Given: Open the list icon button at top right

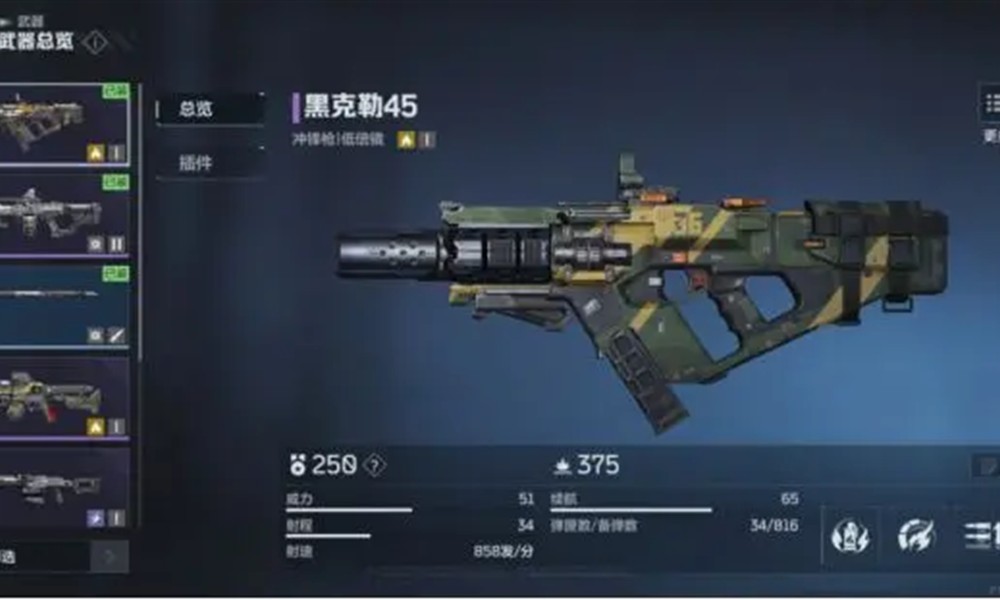Looking at the screenshot, I should point(990,105).
